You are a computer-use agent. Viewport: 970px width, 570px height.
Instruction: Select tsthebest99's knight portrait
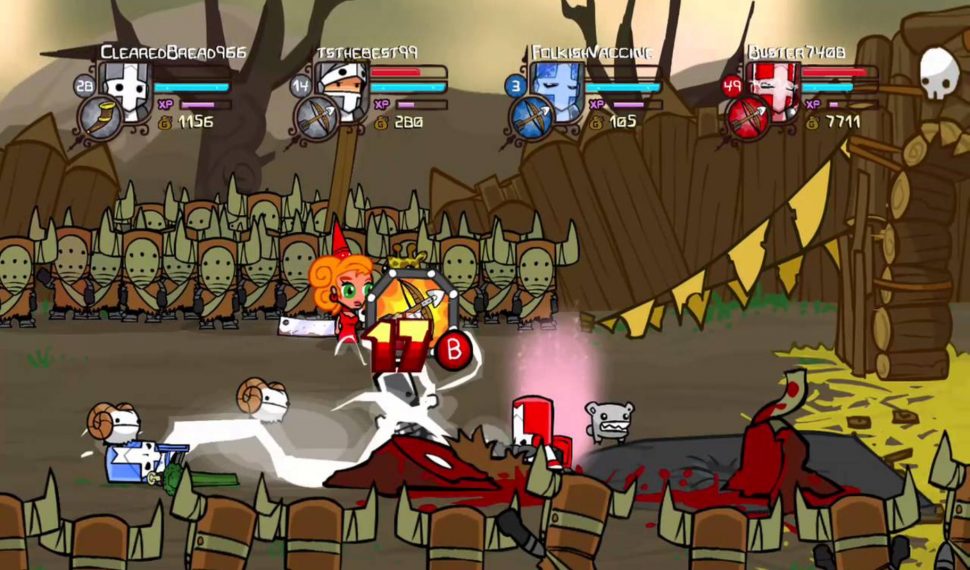click(341, 88)
